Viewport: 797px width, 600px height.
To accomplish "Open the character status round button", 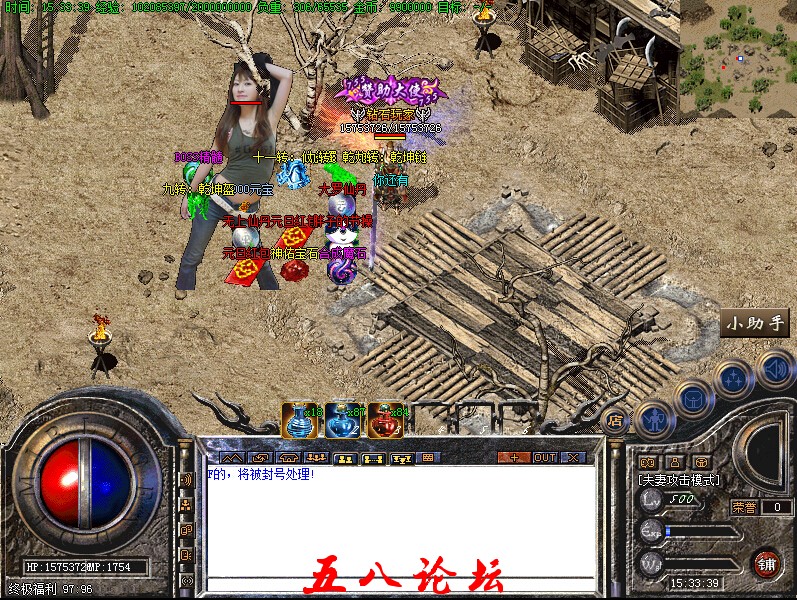I will [x=653, y=418].
